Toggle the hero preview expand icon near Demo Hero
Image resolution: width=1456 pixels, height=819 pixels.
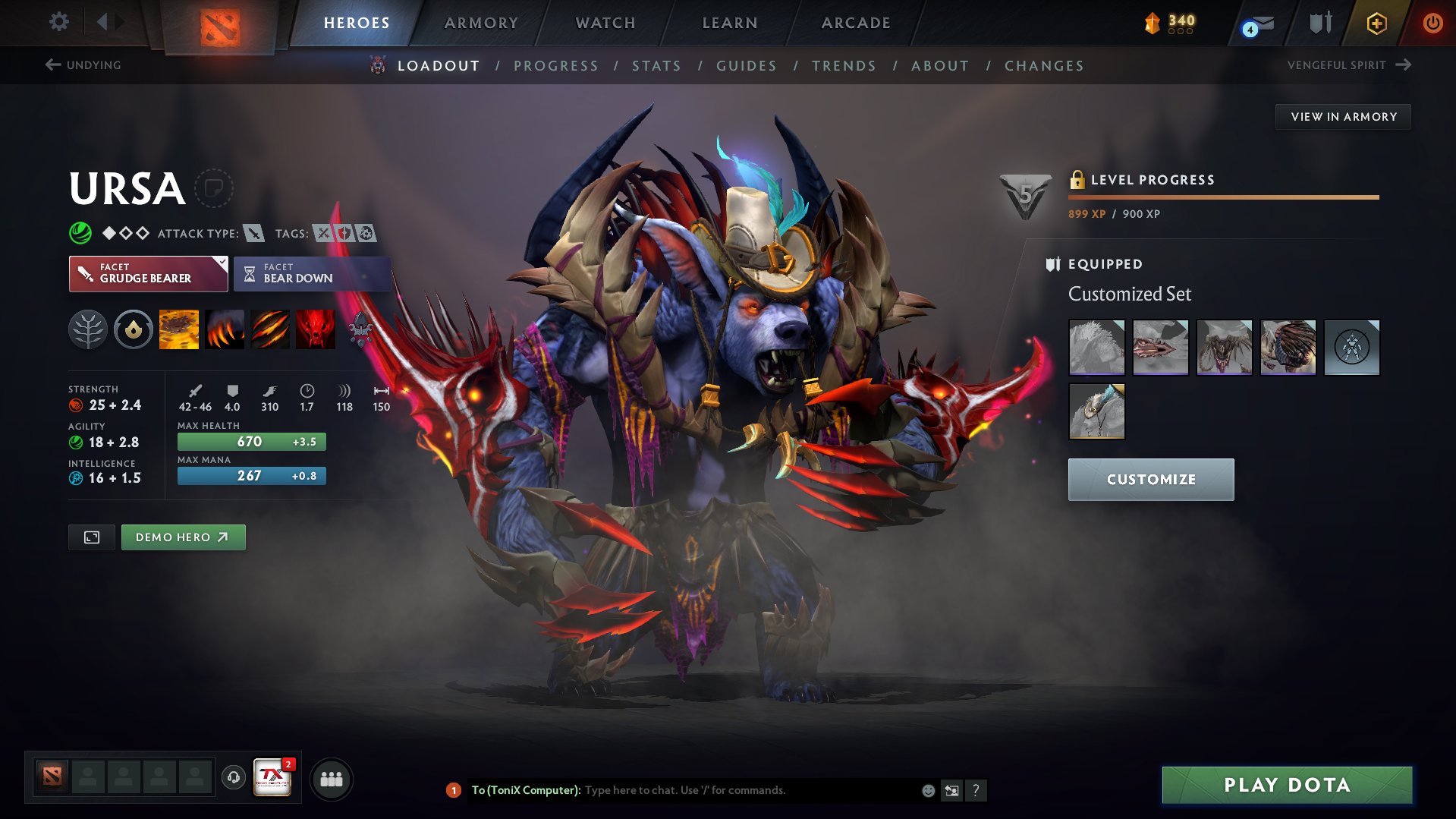(91, 537)
